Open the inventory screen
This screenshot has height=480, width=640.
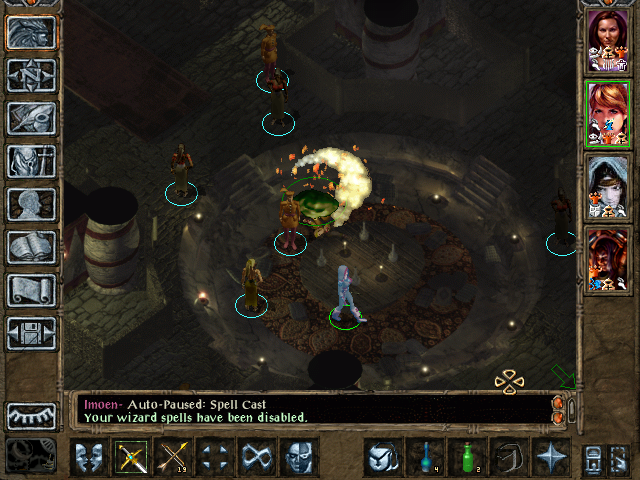pyautogui.click(x=31, y=161)
